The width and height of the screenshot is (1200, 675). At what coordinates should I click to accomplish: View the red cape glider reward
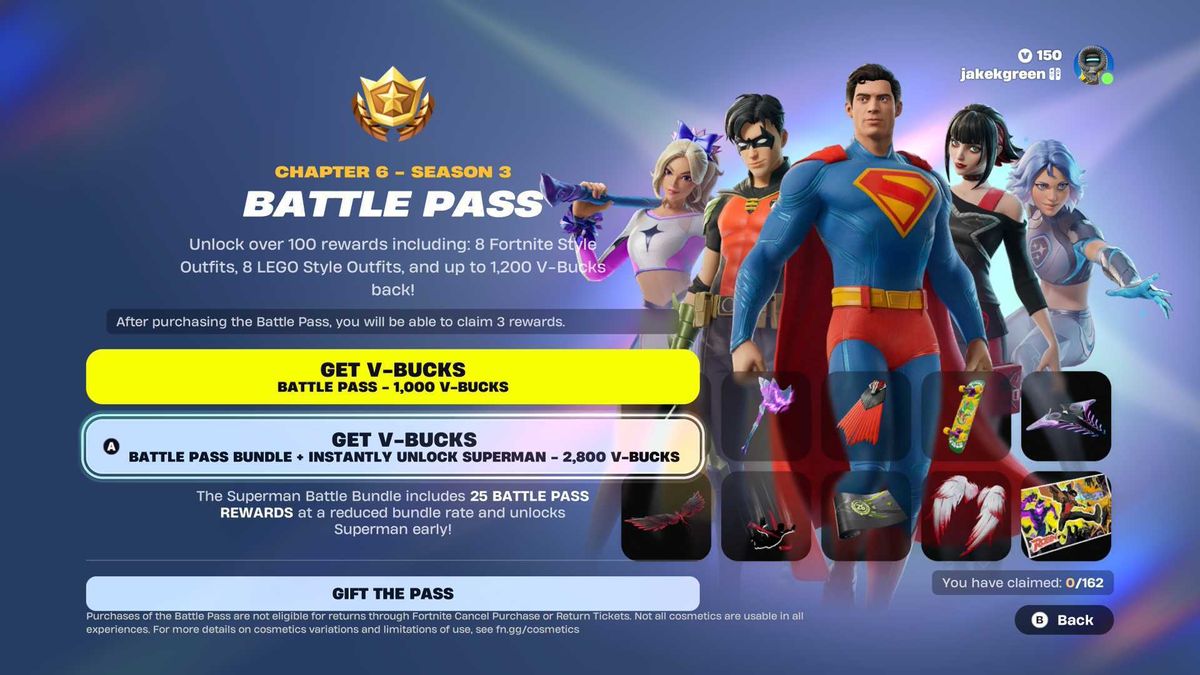(866, 416)
